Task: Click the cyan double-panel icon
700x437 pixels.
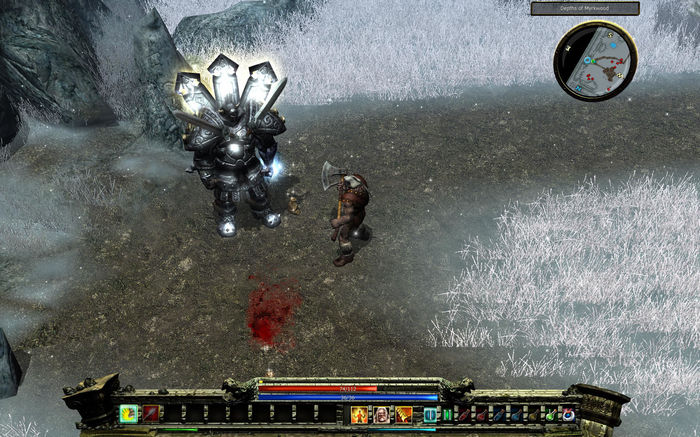Action: coord(431,414)
